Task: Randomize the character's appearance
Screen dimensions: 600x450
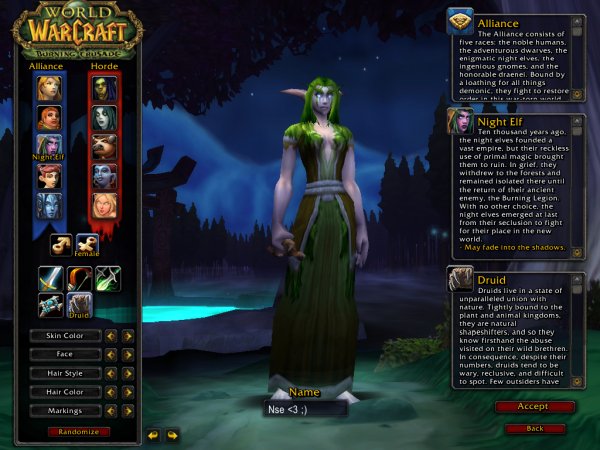Action: (x=78, y=431)
